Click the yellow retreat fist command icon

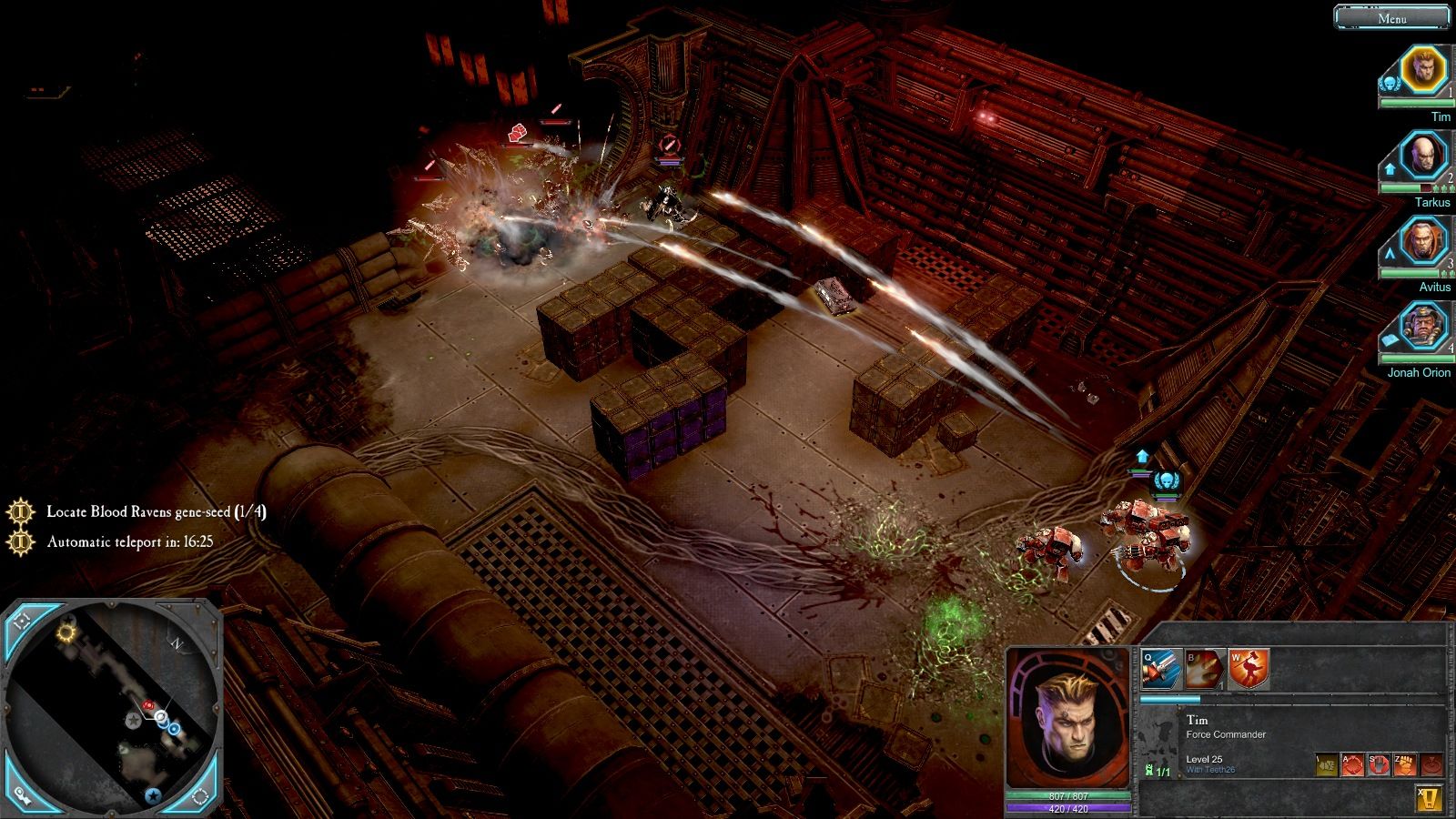coord(1326,765)
